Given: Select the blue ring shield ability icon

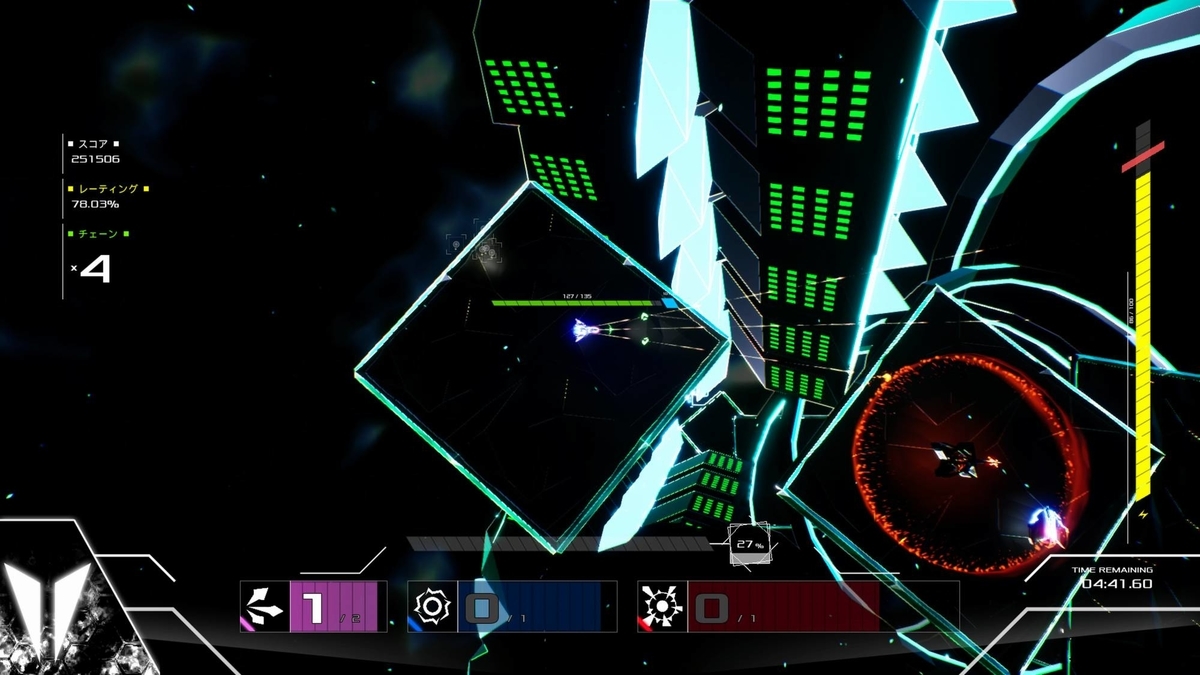Looking at the screenshot, I should 432,606.
